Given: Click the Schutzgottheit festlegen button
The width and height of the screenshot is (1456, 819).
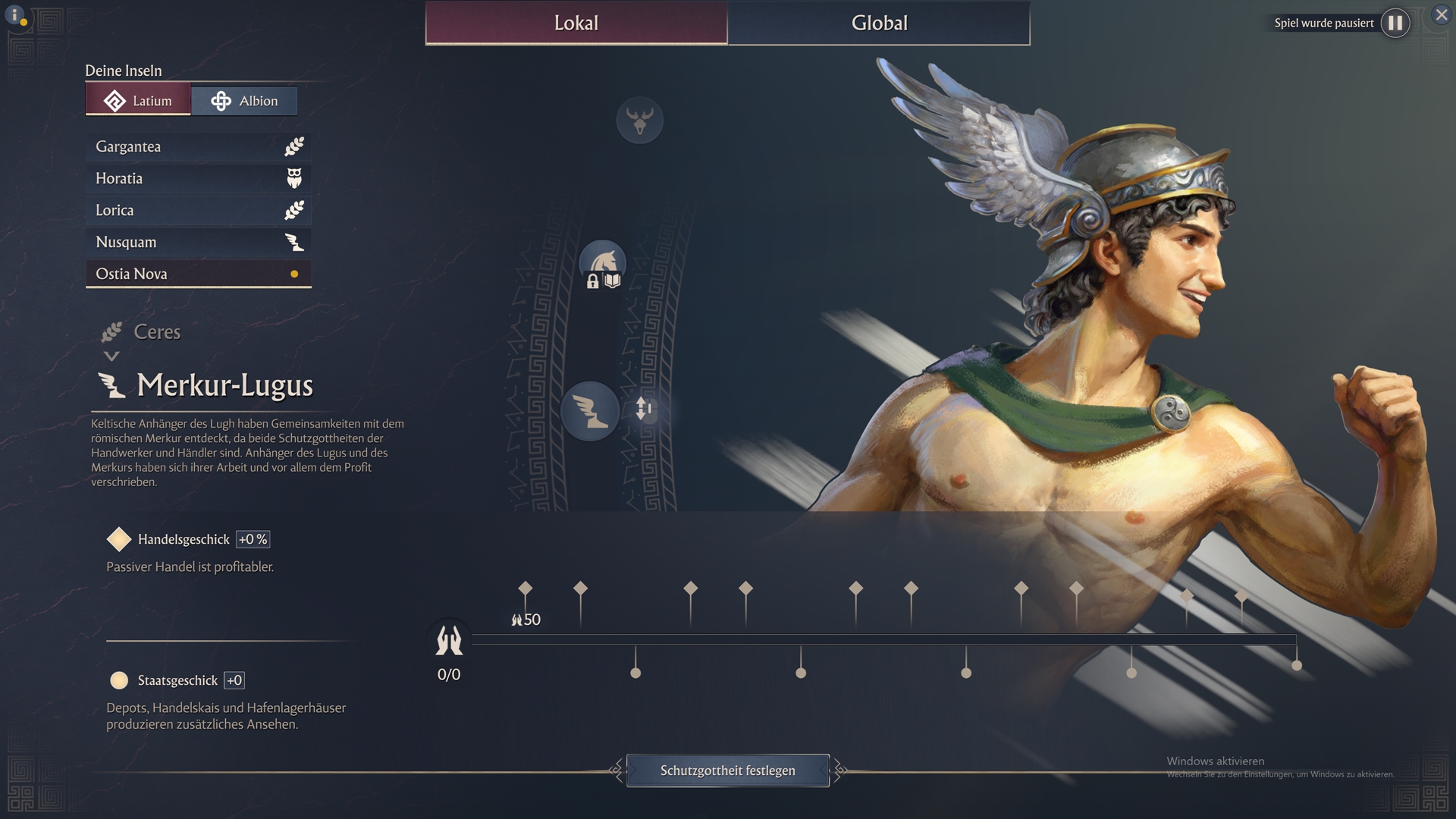Looking at the screenshot, I should [x=727, y=770].
